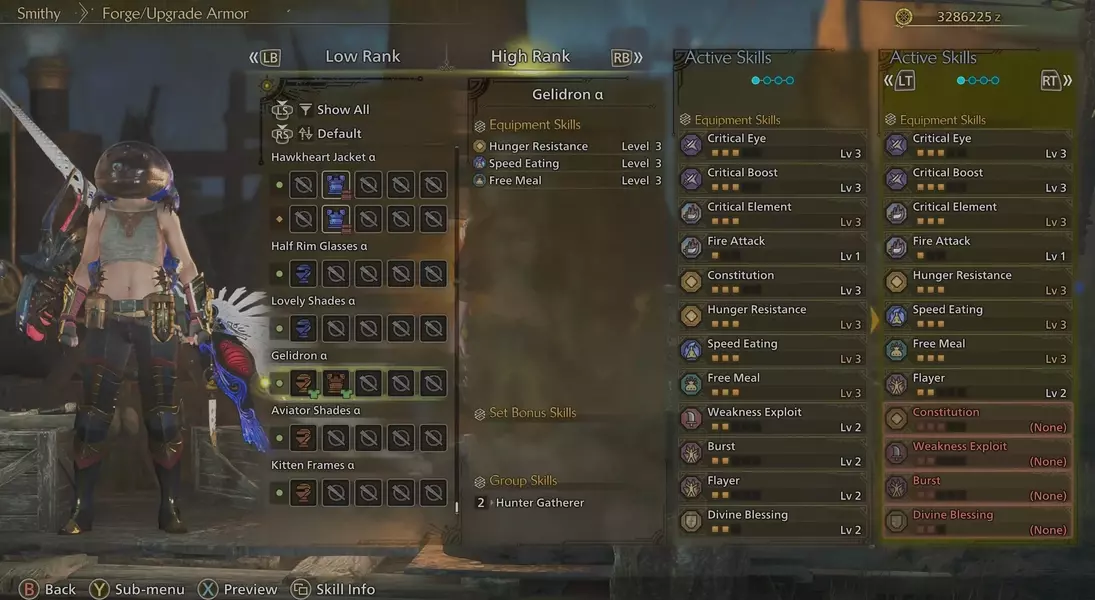Select the Kitten Frames α headgear icon

click(304, 492)
